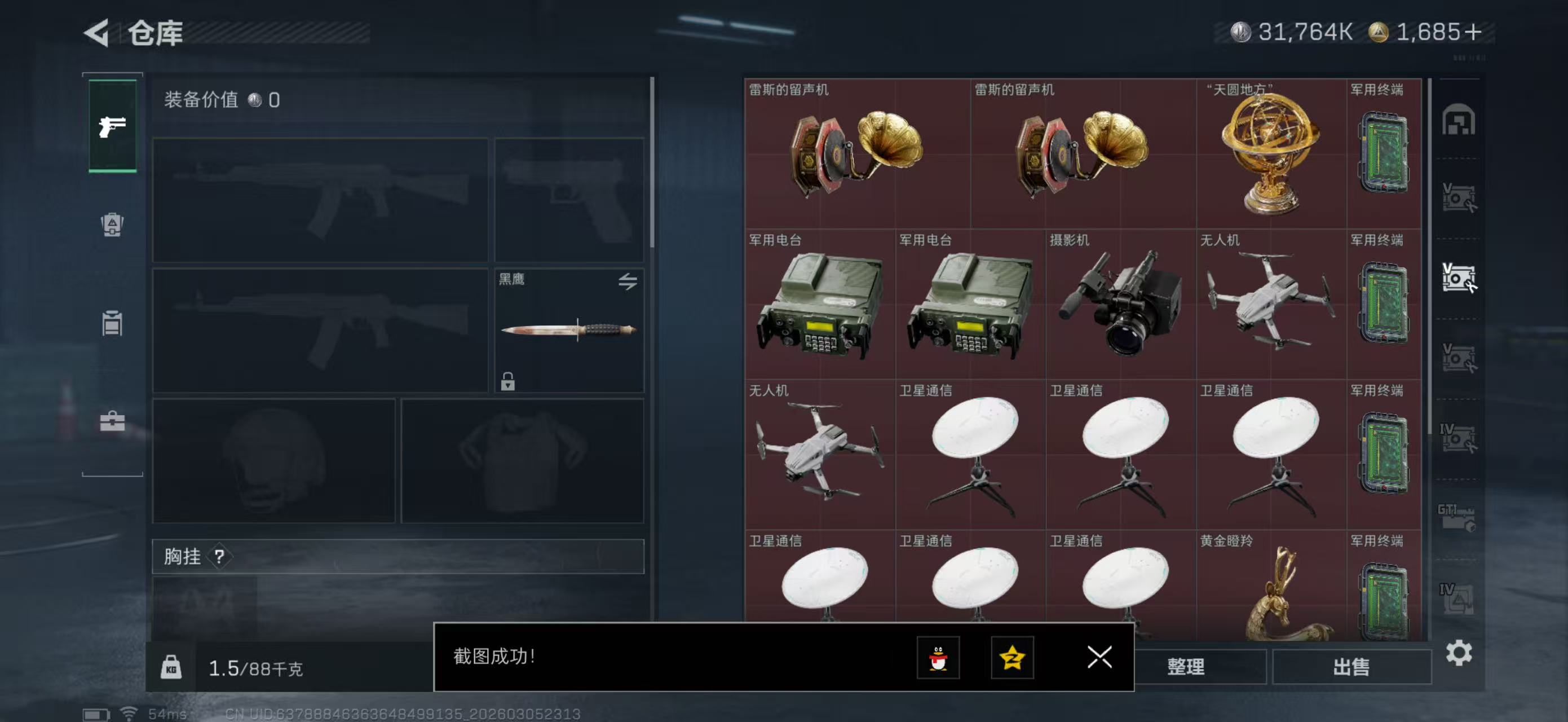Open the backpack category in left sidebar
This screenshot has height=722, width=1568.
coord(112,225)
